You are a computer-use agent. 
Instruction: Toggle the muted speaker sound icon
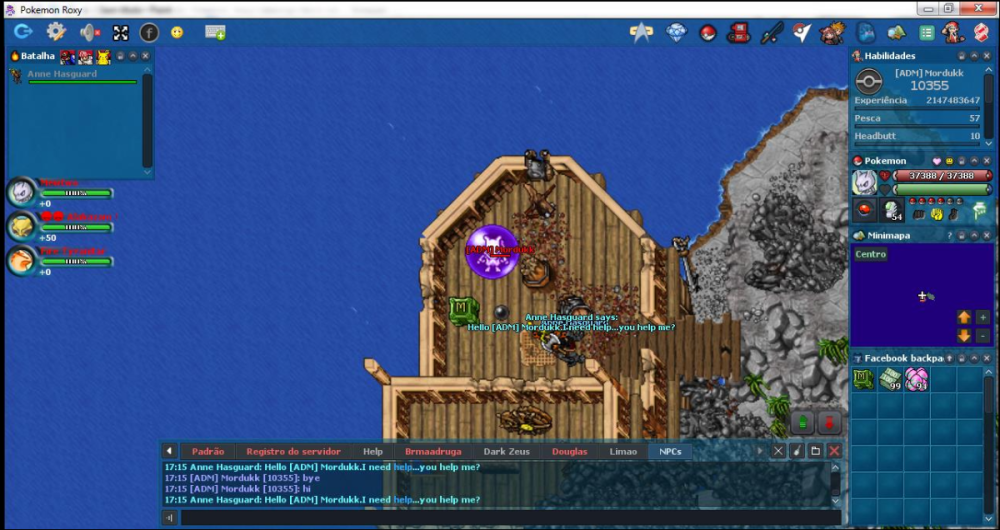click(x=90, y=32)
